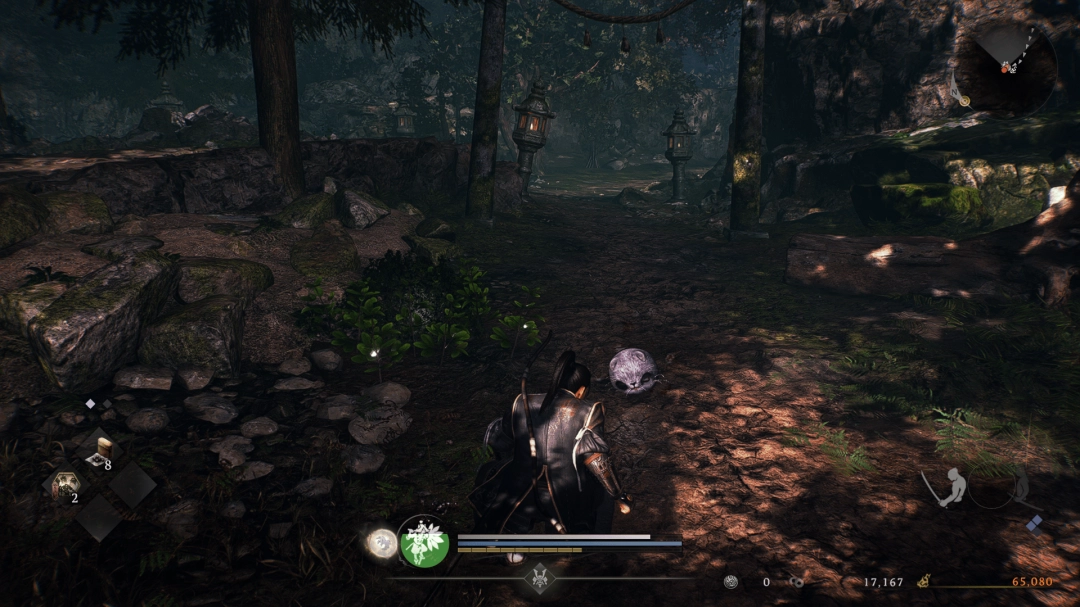Screen dimensions: 1080x607
Task: Use the hexagonal item slot with 2 left
Action: click(66, 486)
